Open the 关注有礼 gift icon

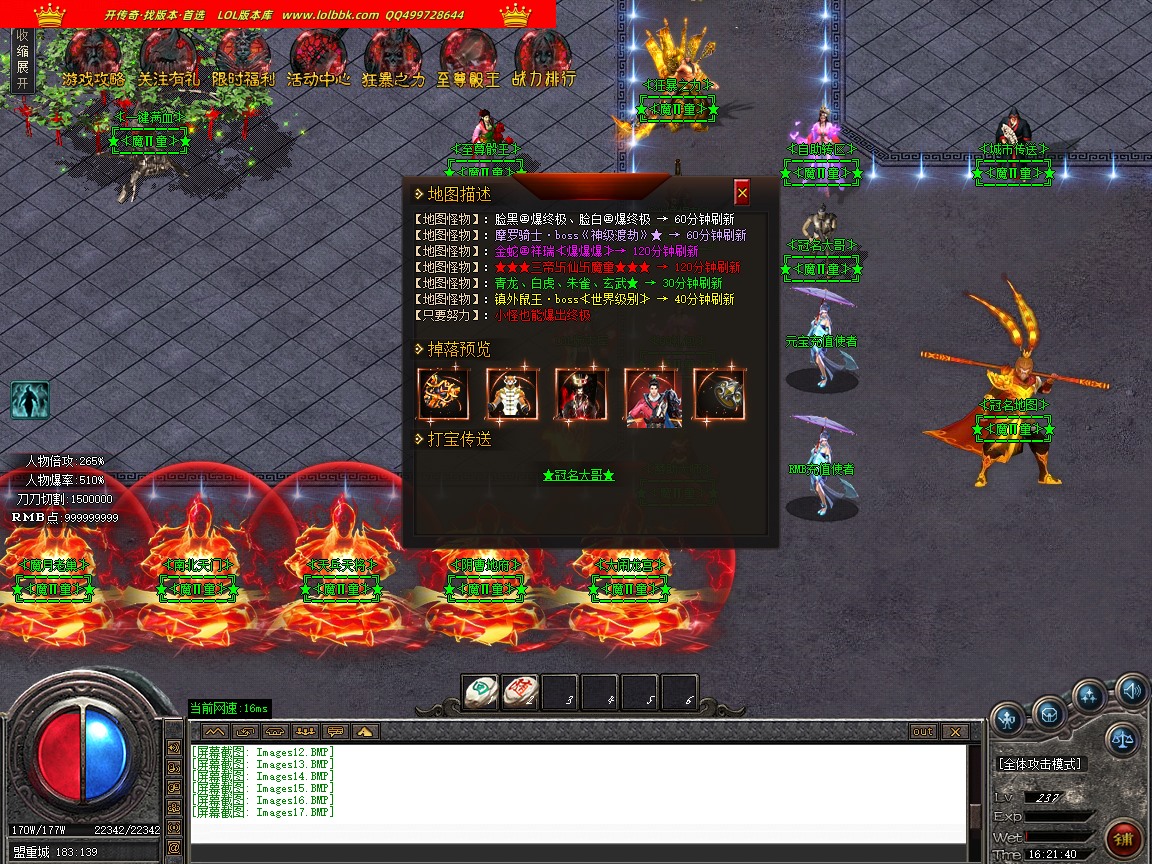(168, 58)
